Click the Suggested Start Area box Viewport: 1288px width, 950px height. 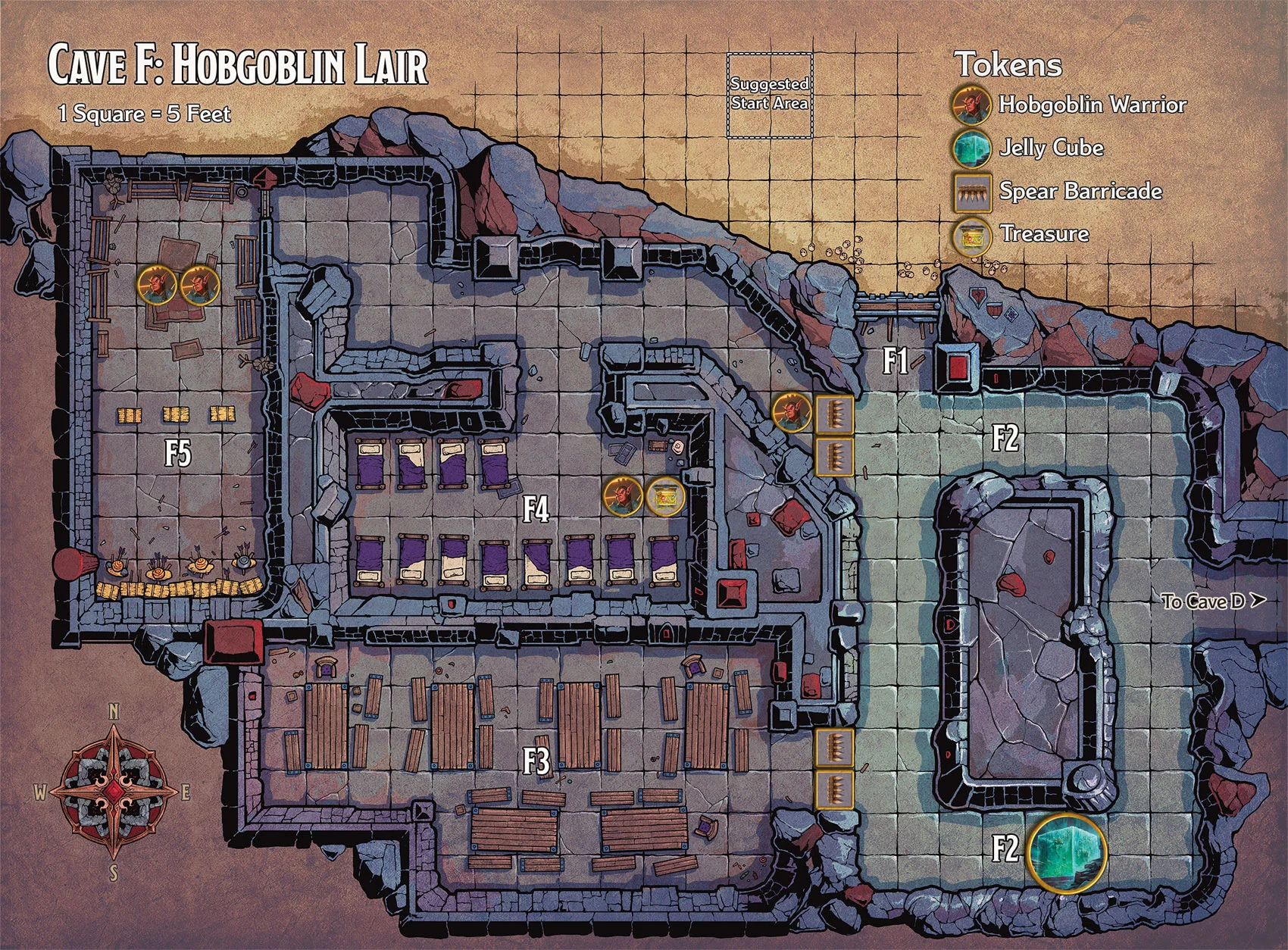pos(770,95)
